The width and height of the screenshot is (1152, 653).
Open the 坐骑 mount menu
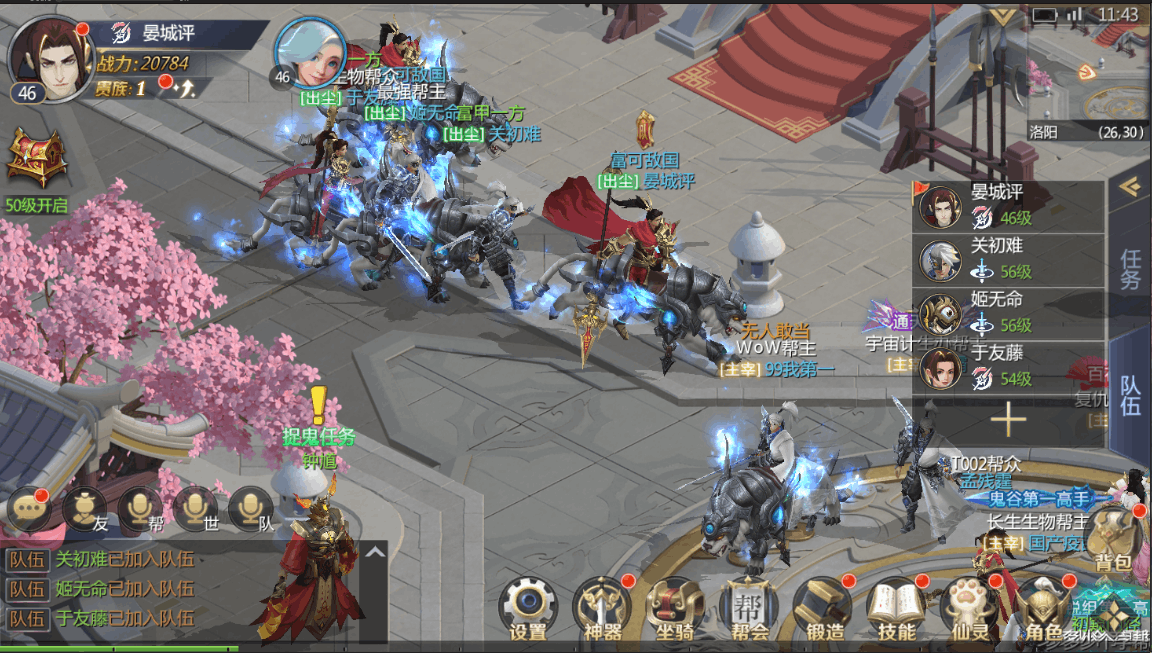pos(675,606)
